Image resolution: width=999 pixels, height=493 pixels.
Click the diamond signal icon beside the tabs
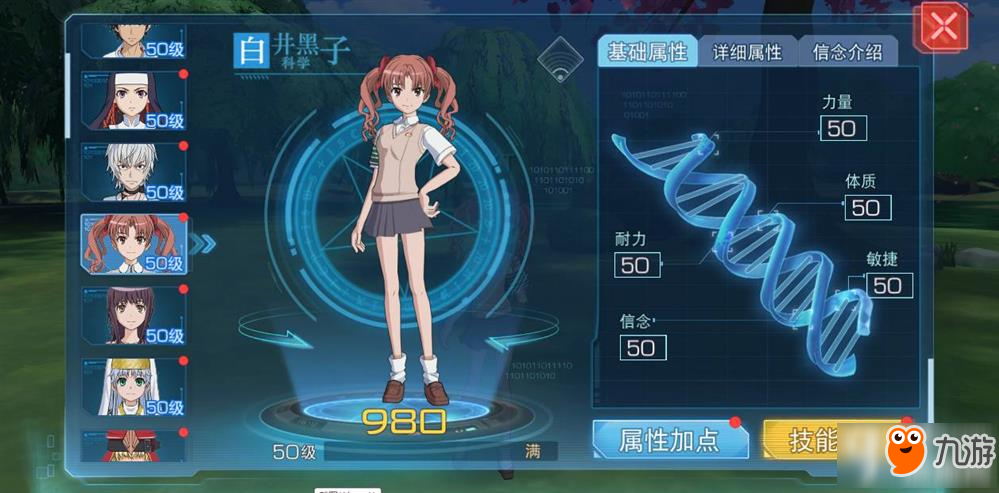(x=560, y=62)
